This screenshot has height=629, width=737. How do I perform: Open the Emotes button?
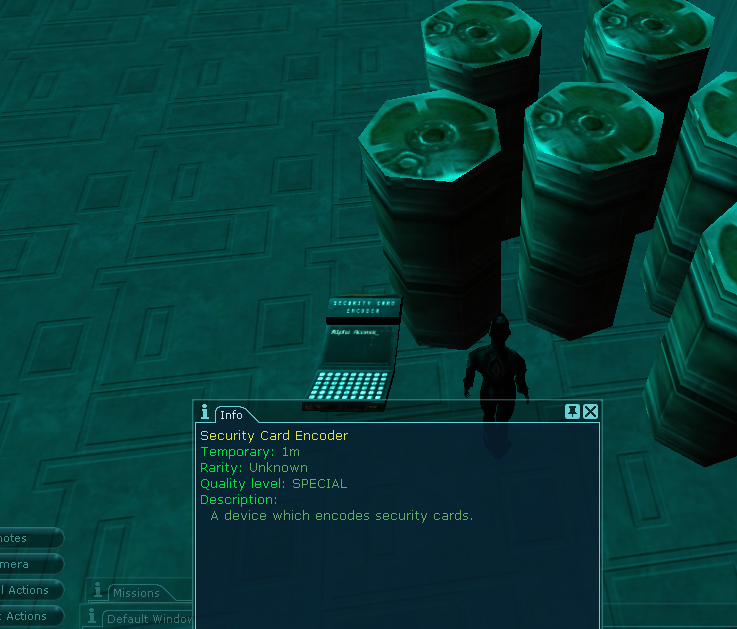click(x=28, y=538)
